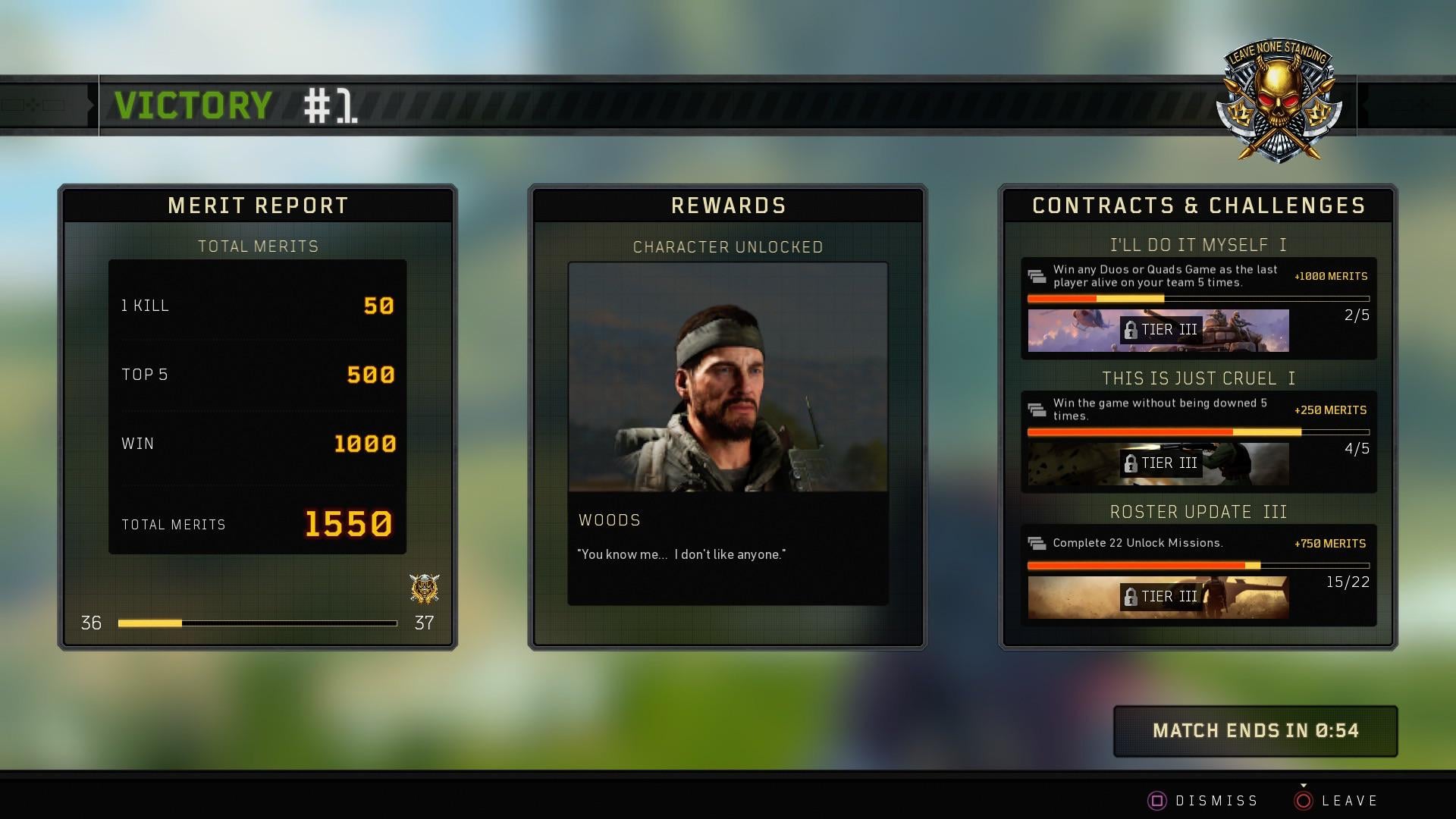Click the Leave None Standing emblem
The height and width of the screenshot is (819, 1456).
click(1279, 101)
